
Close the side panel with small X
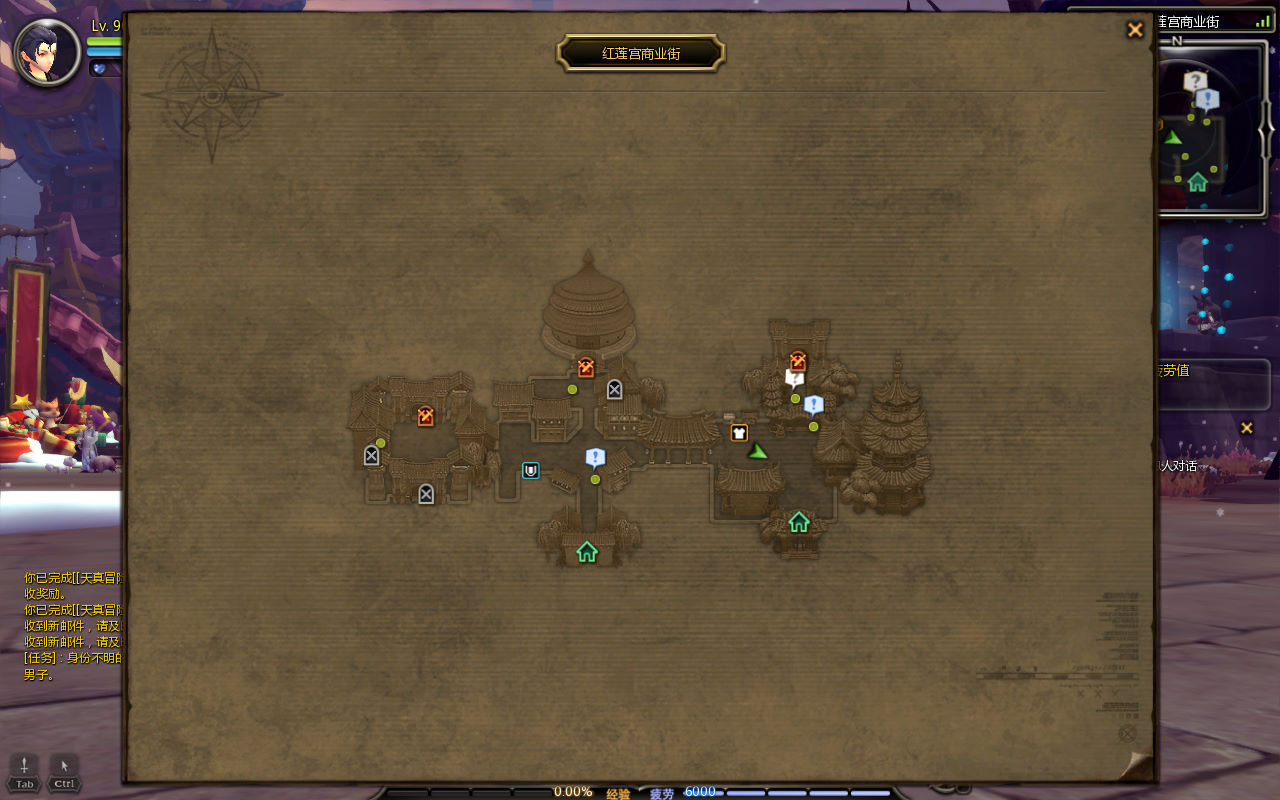1246,428
